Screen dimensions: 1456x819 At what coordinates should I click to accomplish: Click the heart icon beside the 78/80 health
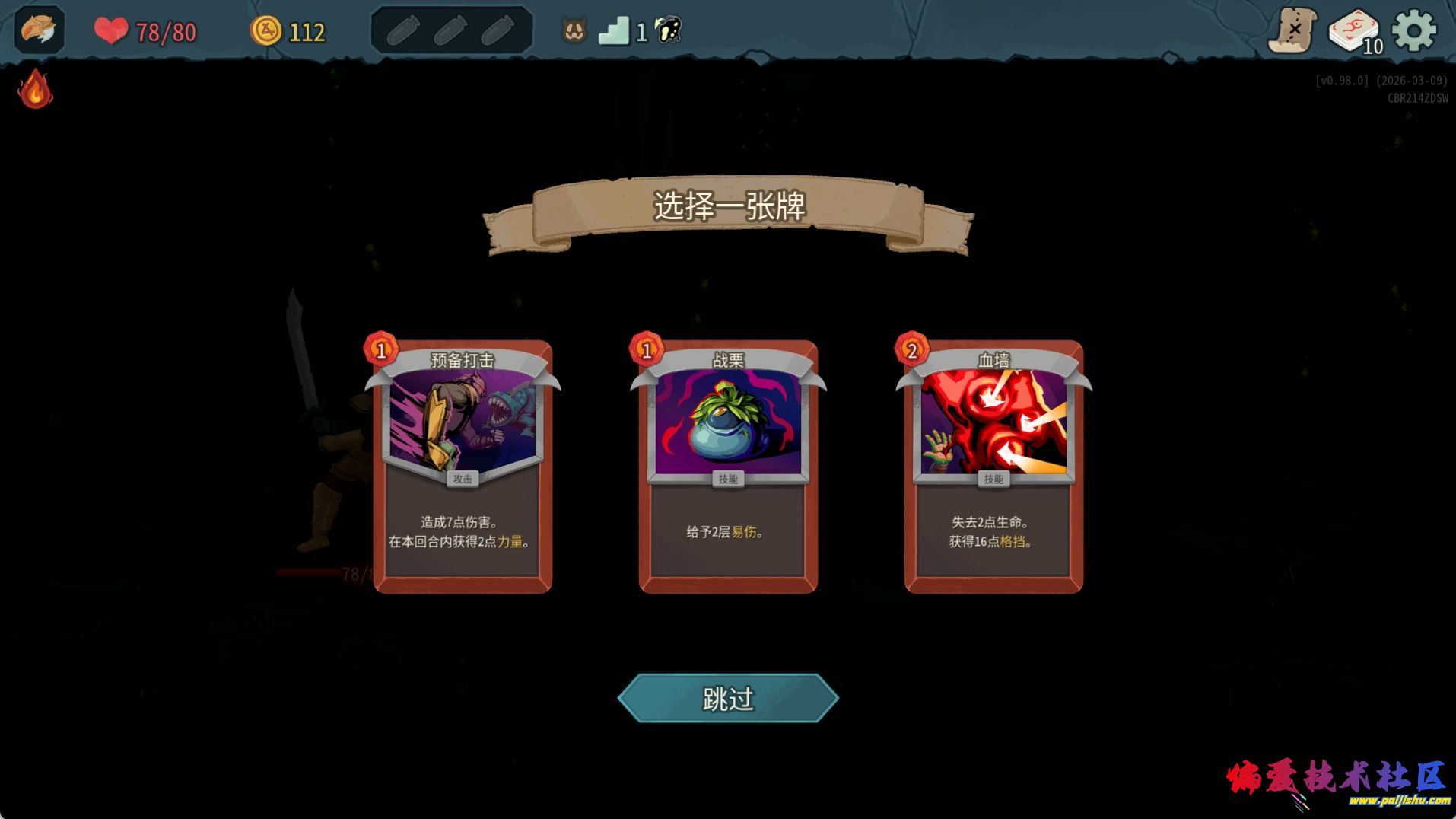click(110, 30)
